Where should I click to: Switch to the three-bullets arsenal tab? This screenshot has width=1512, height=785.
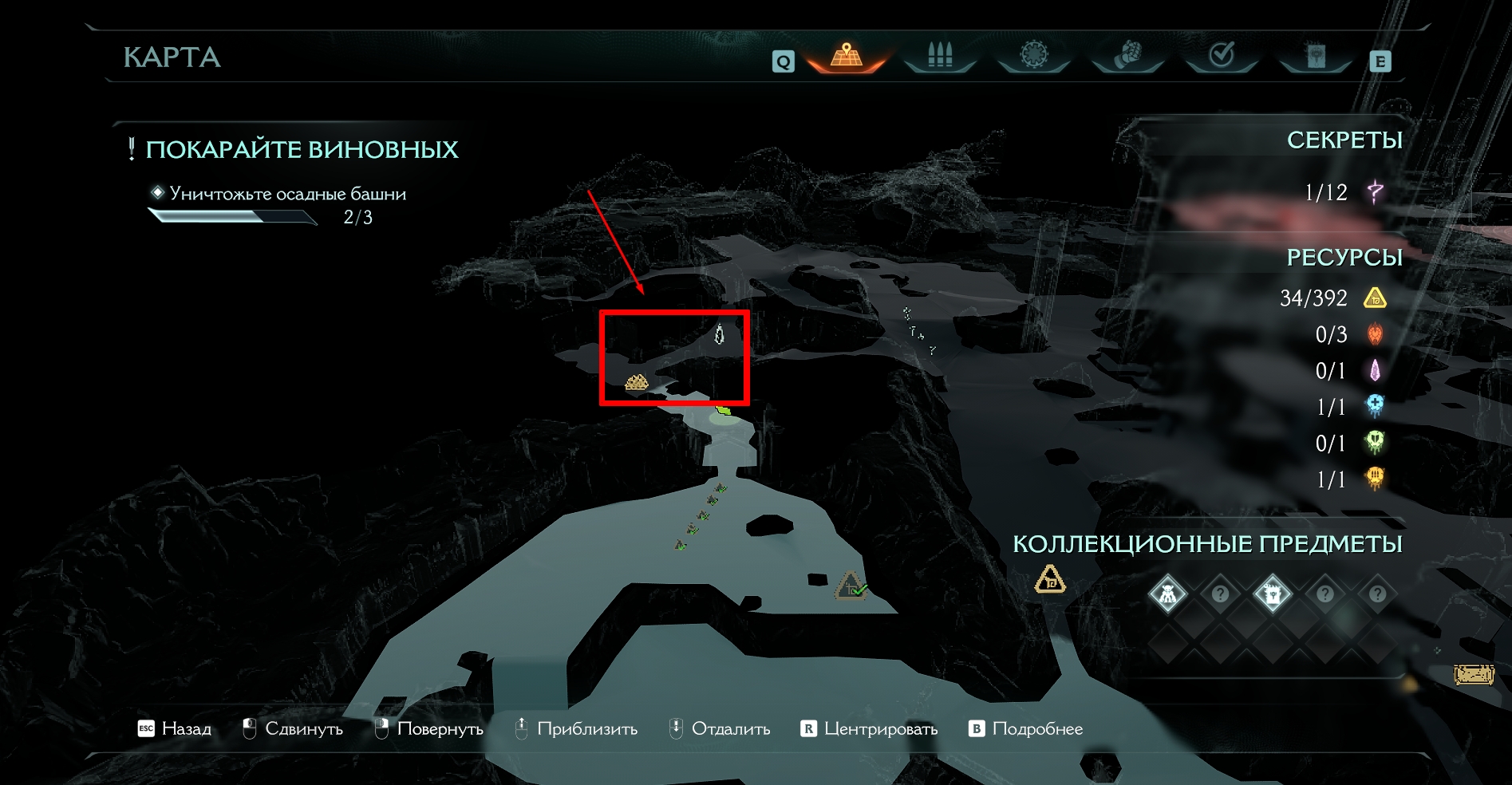pyautogui.click(x=940, y=56)
